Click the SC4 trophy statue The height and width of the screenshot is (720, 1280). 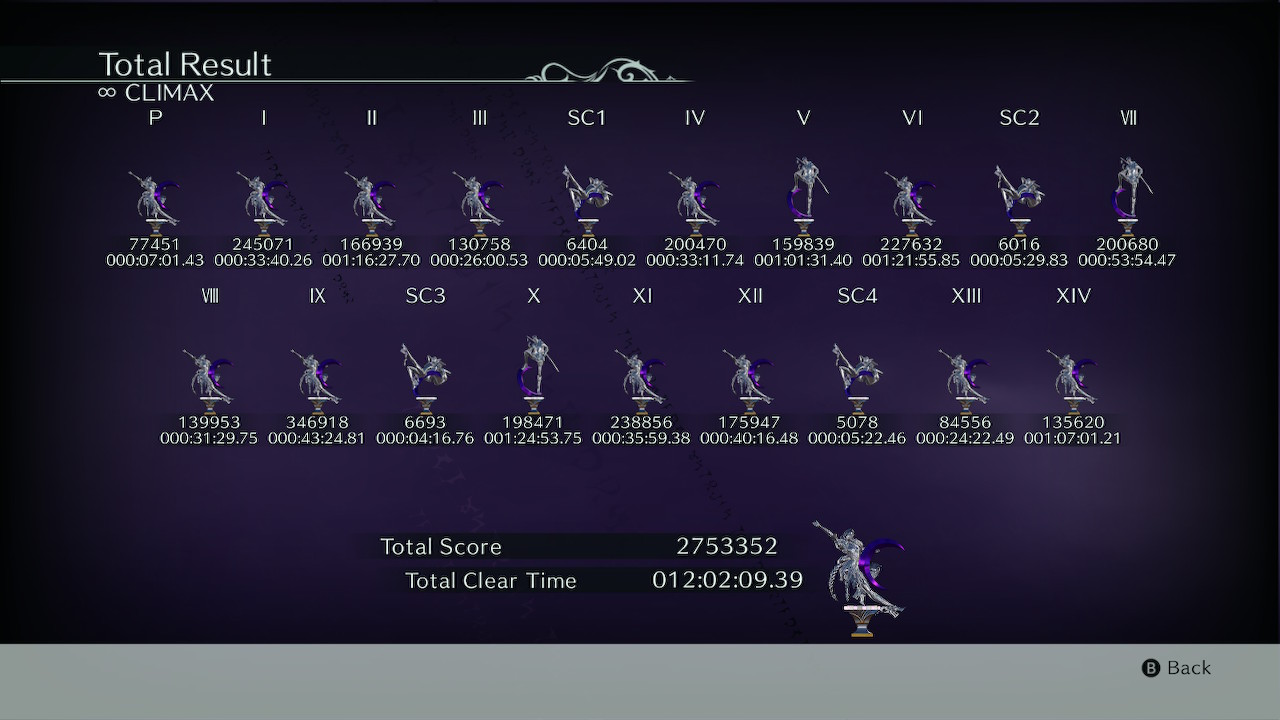point(856,373)
